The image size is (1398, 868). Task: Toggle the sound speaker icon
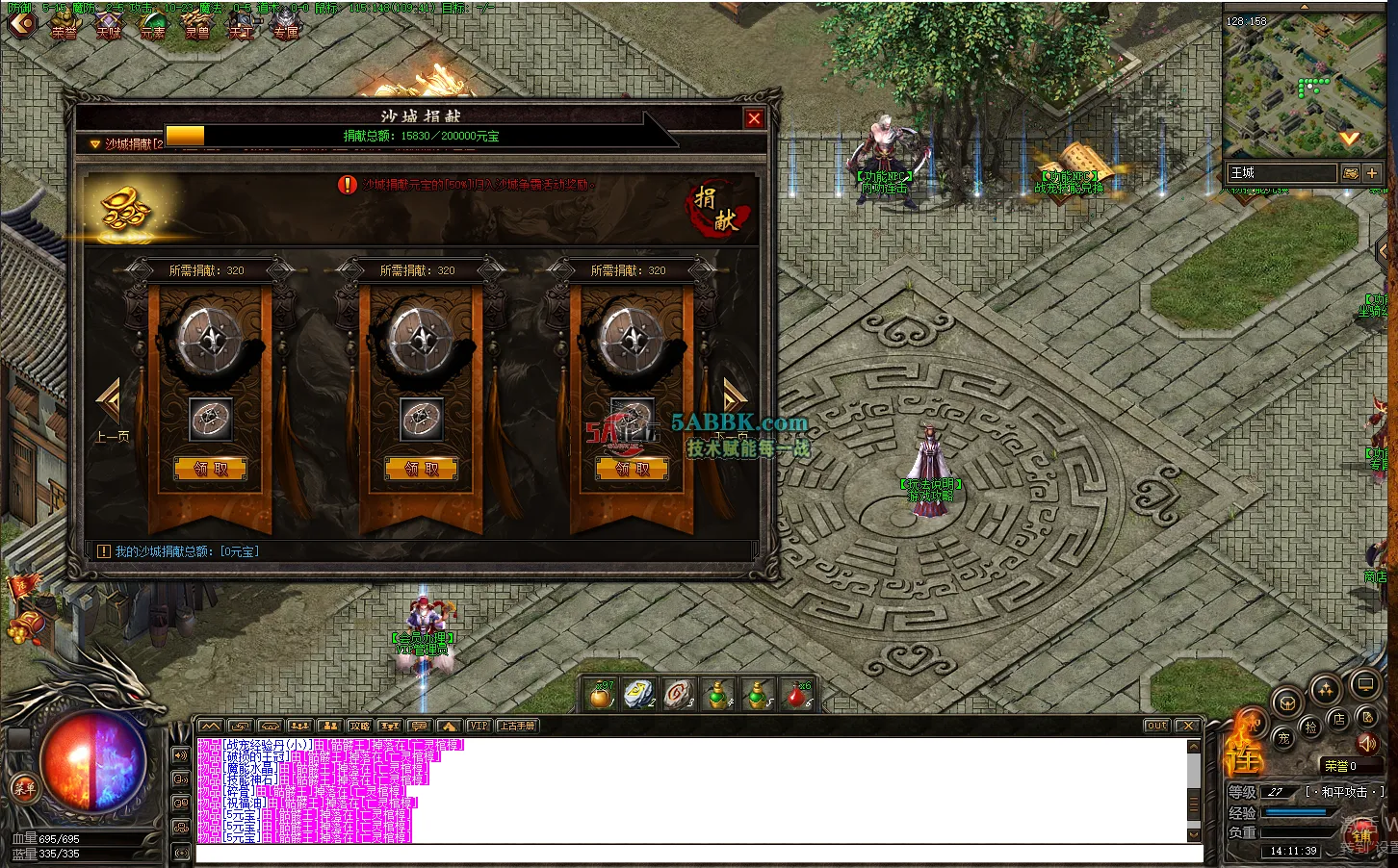[1367, 745]
